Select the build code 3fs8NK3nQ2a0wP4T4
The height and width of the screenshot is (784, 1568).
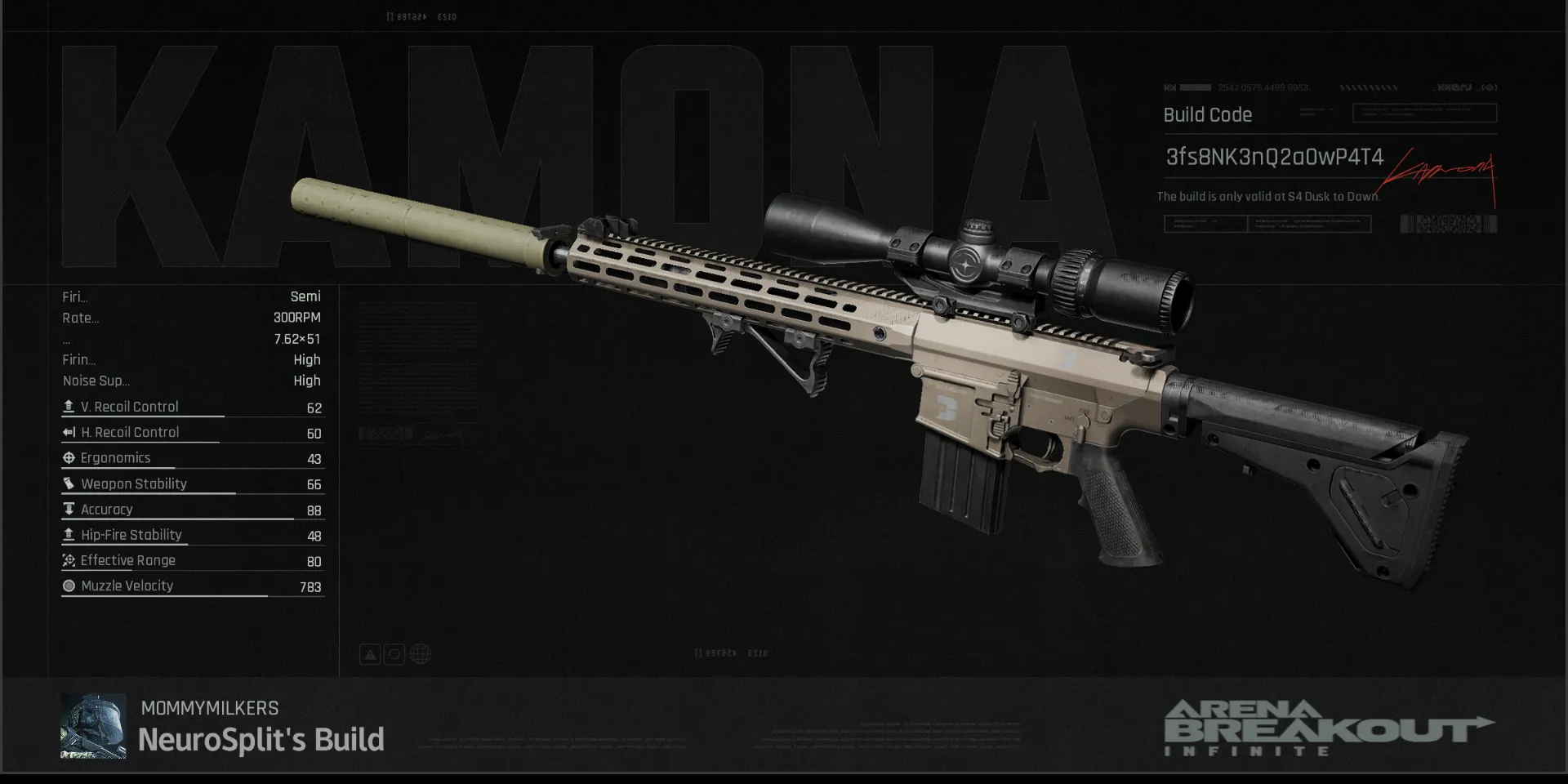[x=1274, y=157]
